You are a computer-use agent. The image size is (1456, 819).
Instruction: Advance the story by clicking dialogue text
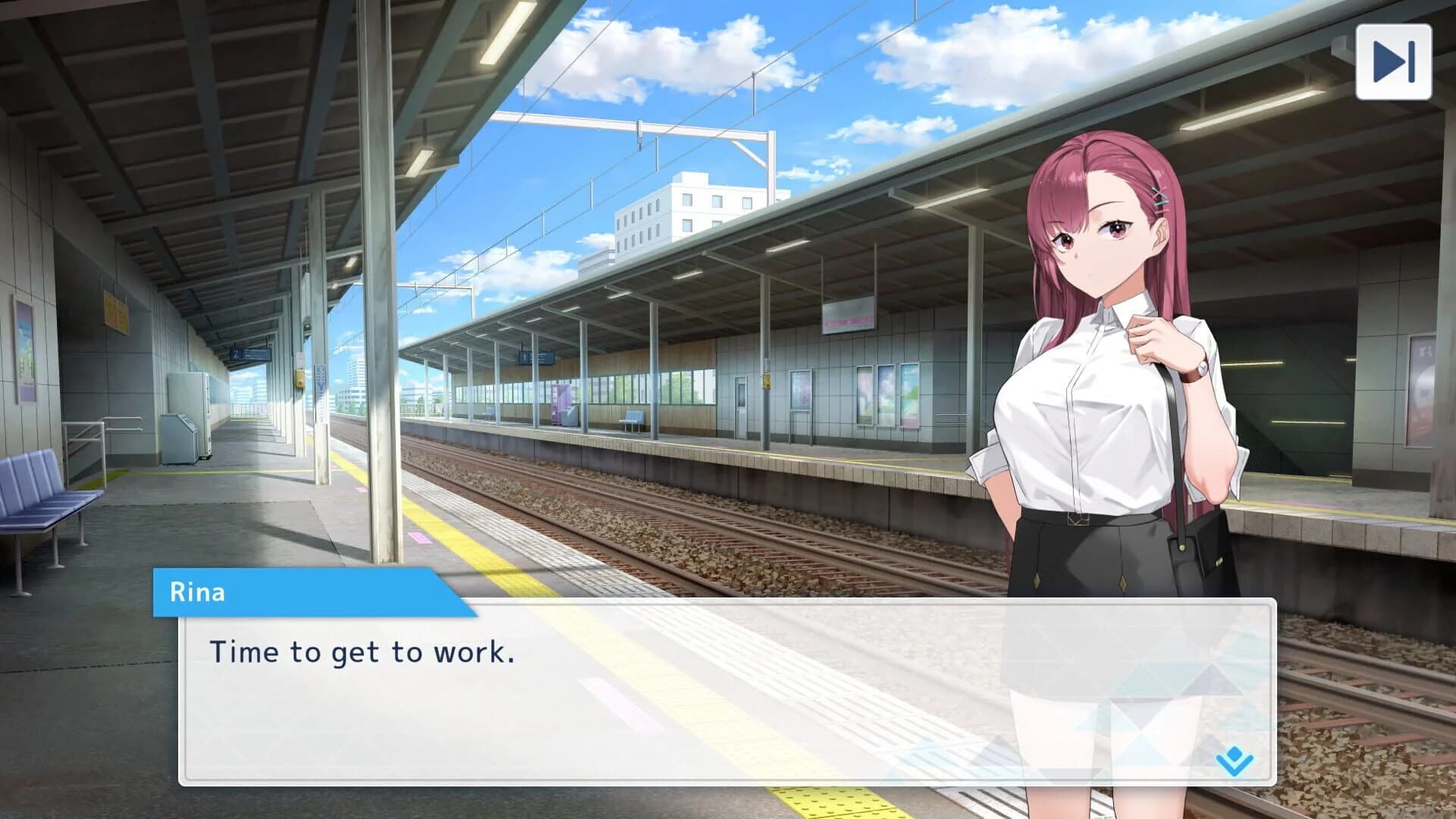(x=364, y=652)
